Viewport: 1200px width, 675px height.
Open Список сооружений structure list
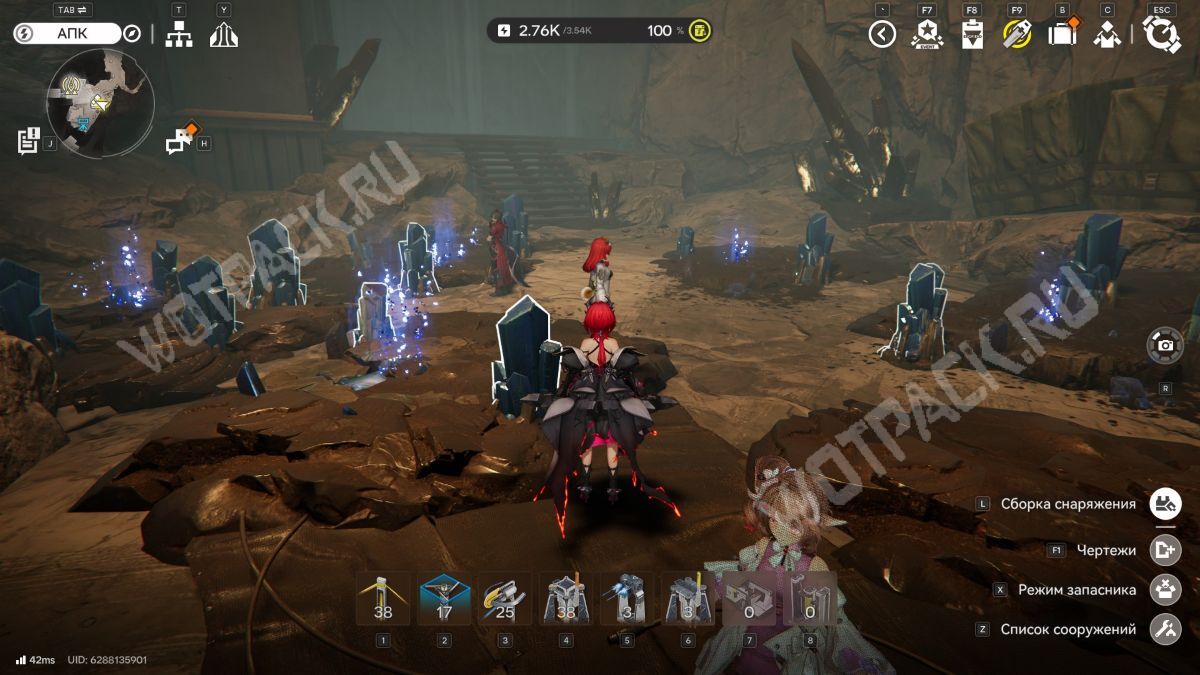point(1163,629)
